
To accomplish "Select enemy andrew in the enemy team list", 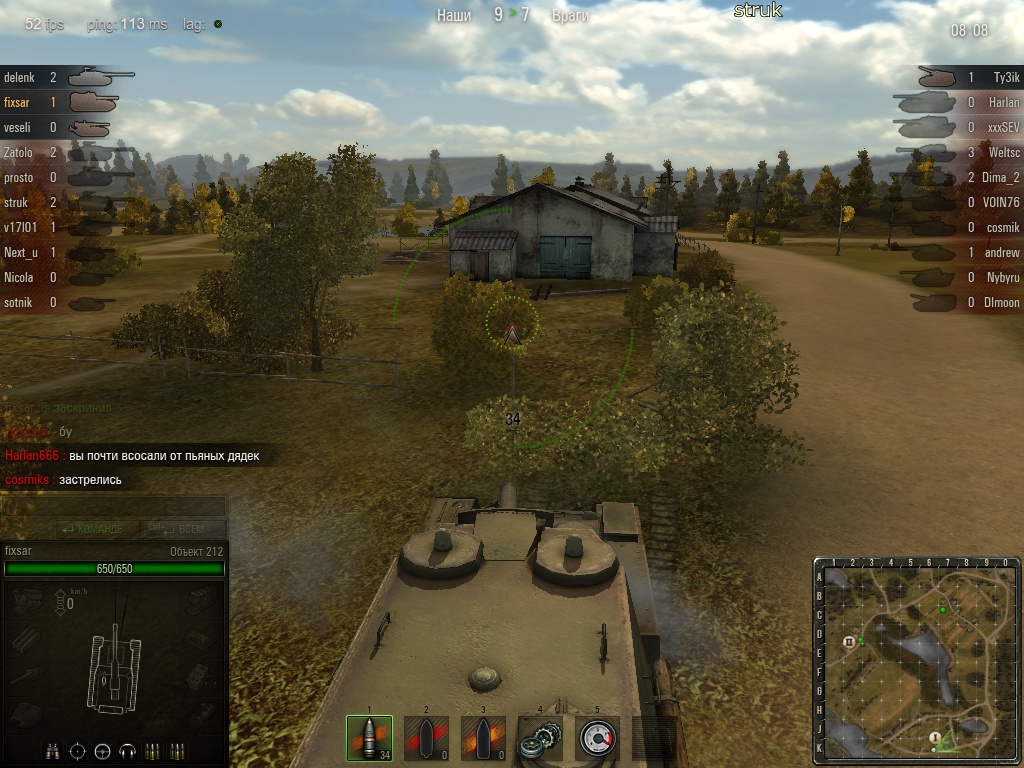I will 1003,252.
